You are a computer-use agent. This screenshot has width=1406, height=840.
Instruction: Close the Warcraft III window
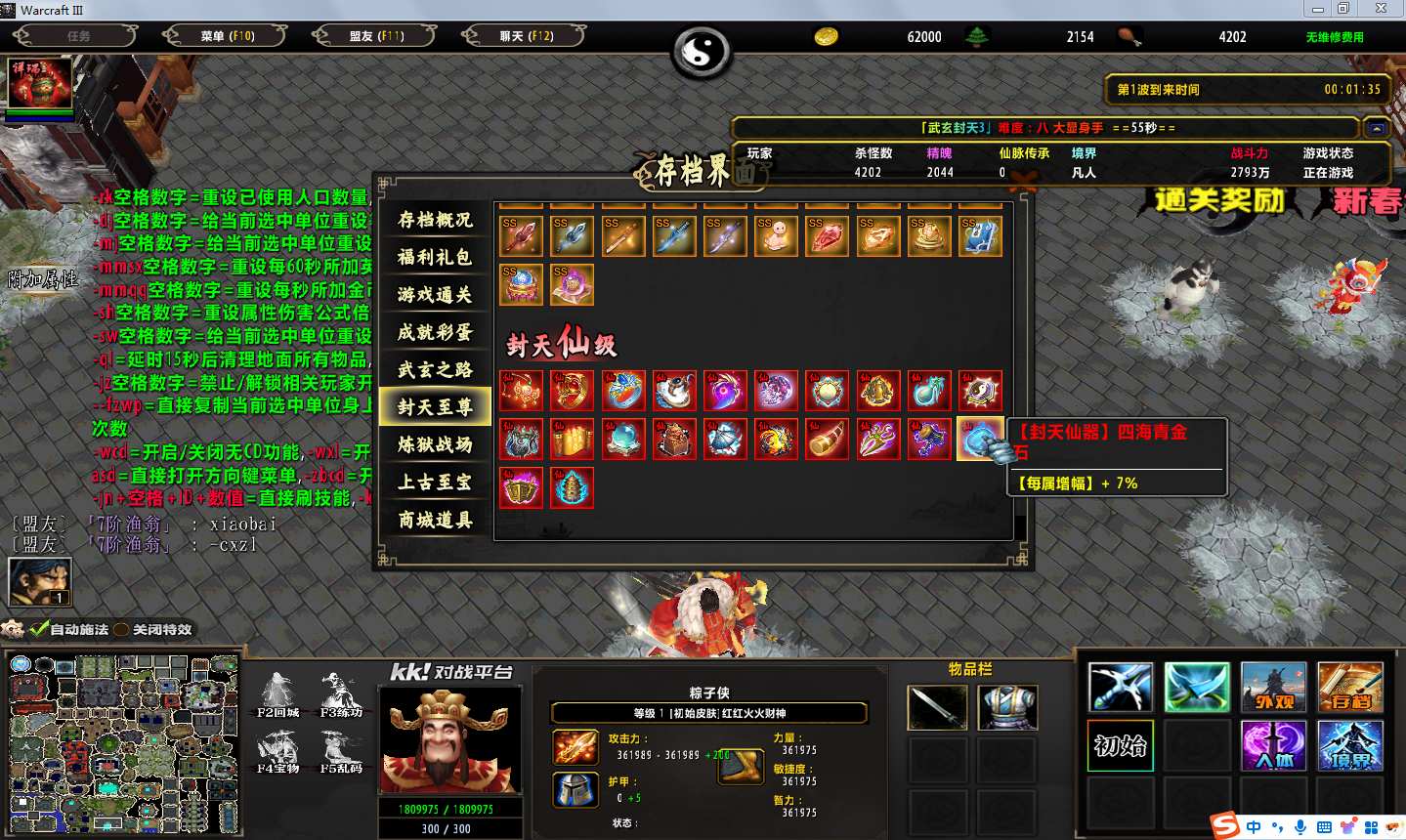coord(1381,9)
